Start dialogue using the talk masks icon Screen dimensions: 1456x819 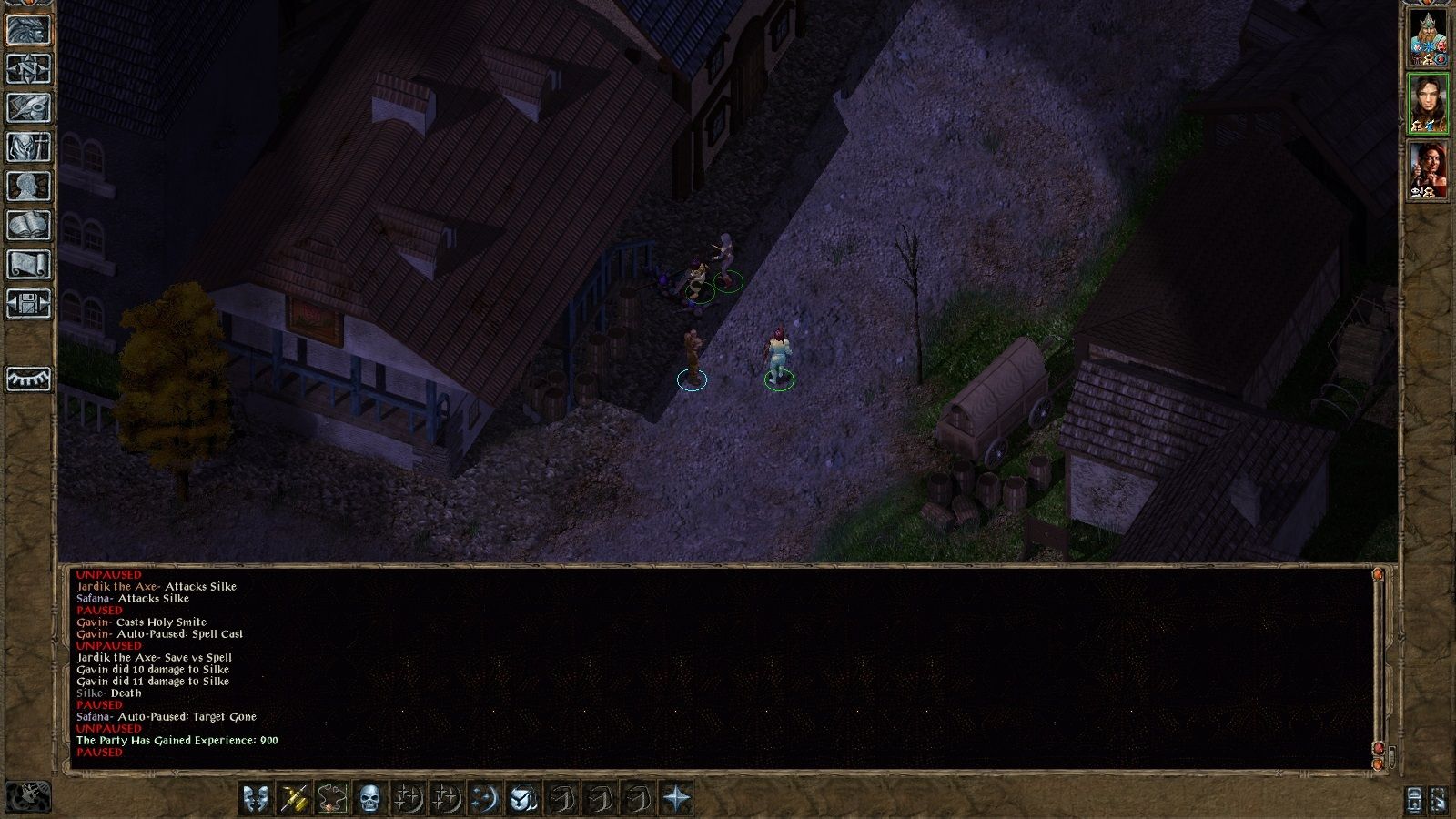pyautogui.click(x=255, y=800)
